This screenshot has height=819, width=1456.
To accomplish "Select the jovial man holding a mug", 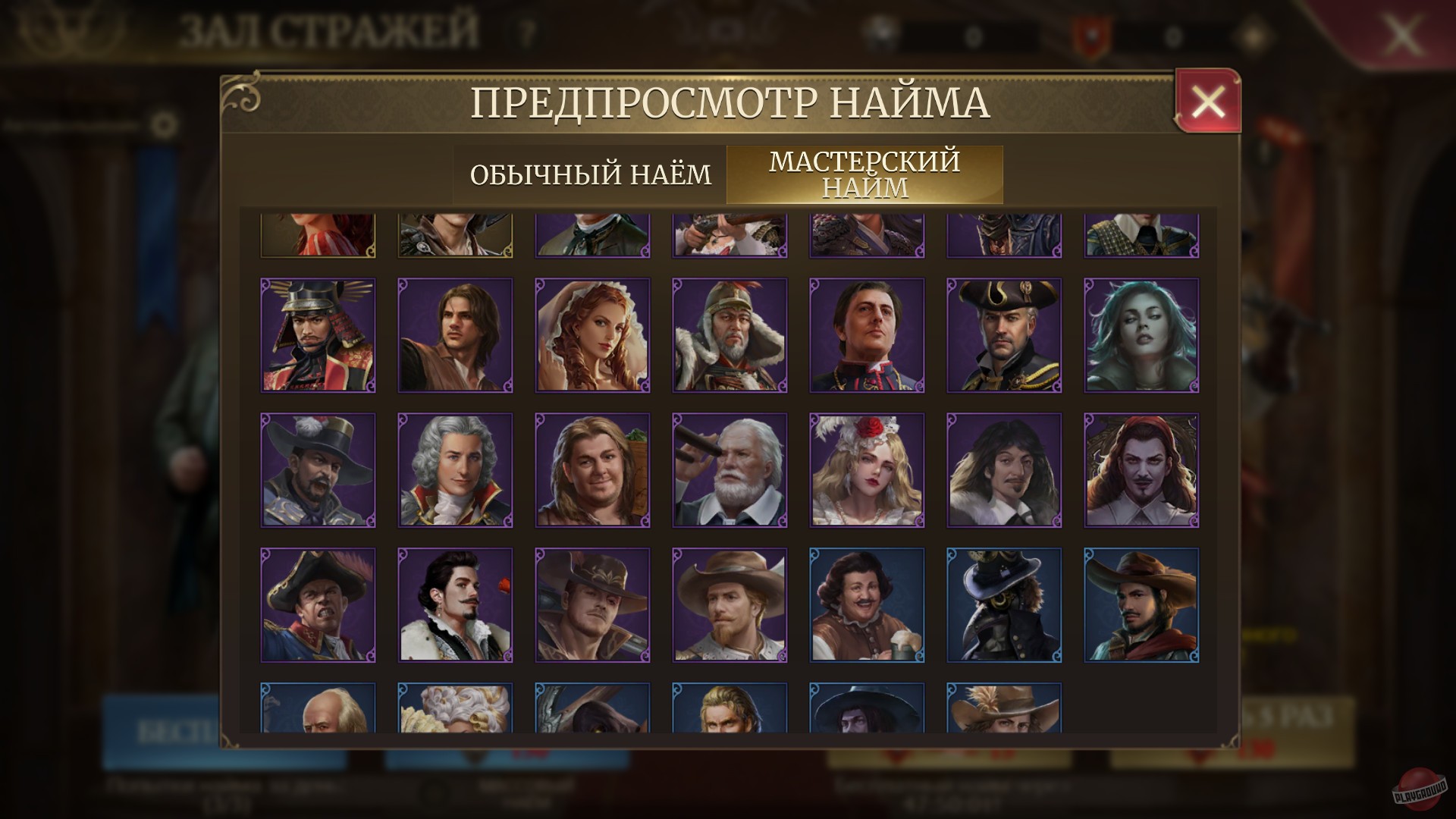I will [x=867, y=603].
